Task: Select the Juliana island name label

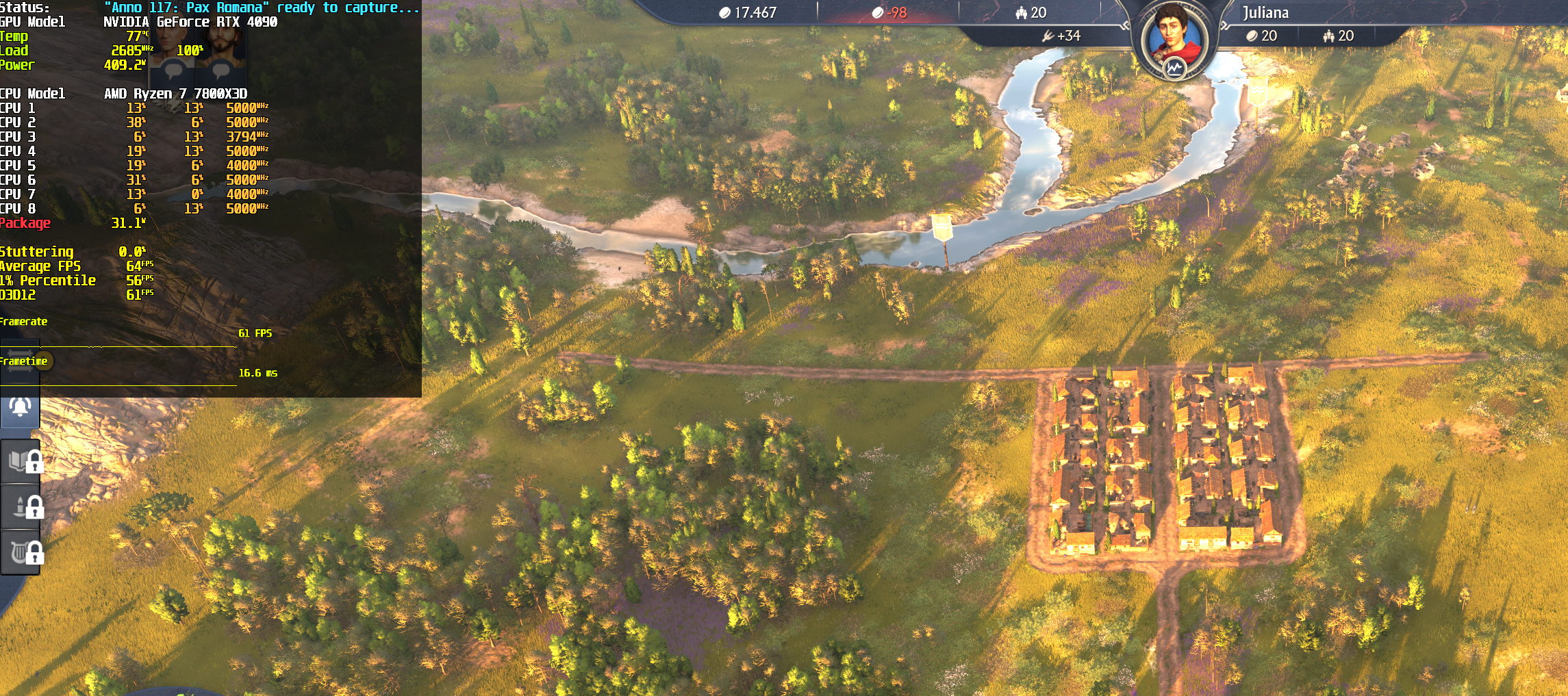Action: point(1265,12)
